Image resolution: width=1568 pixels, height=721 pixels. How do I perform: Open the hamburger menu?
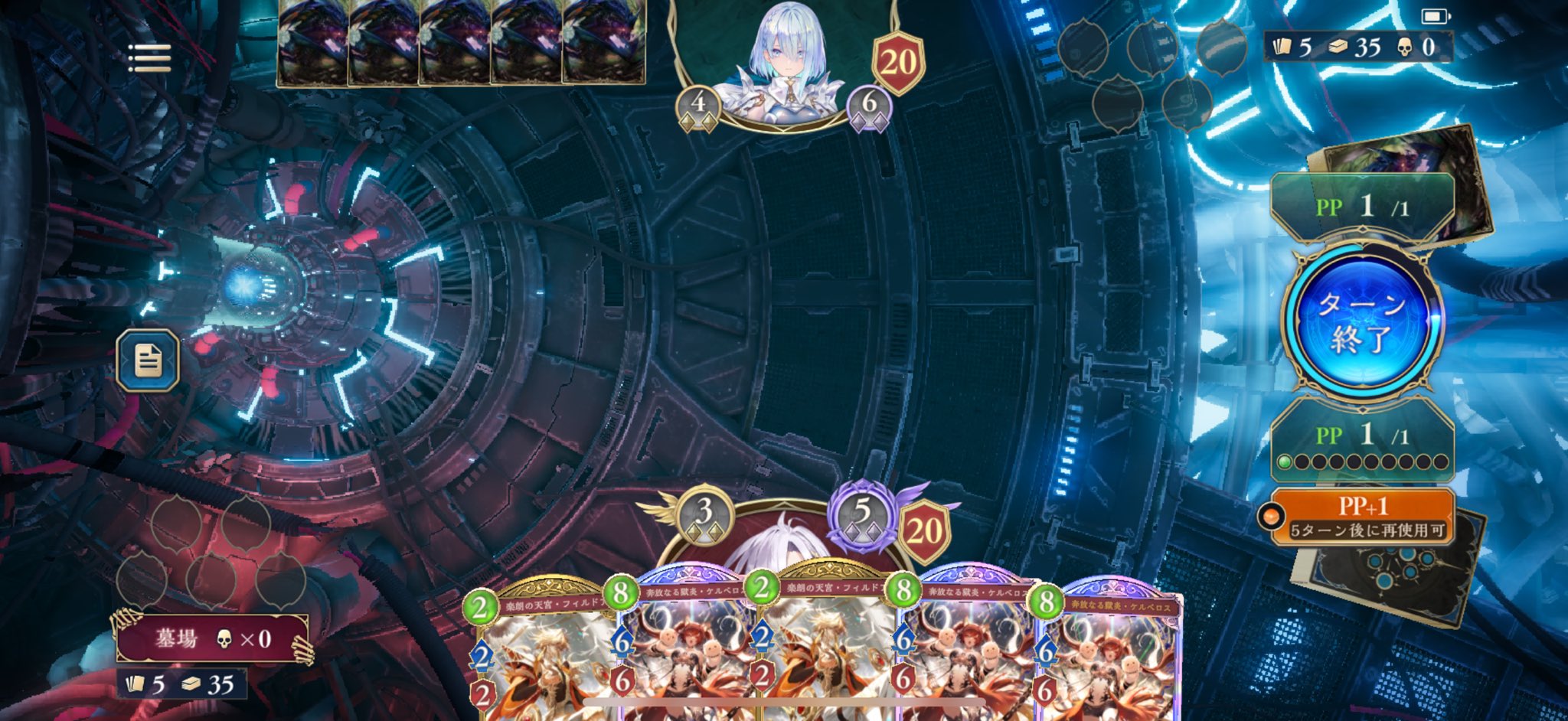point(149,58)
